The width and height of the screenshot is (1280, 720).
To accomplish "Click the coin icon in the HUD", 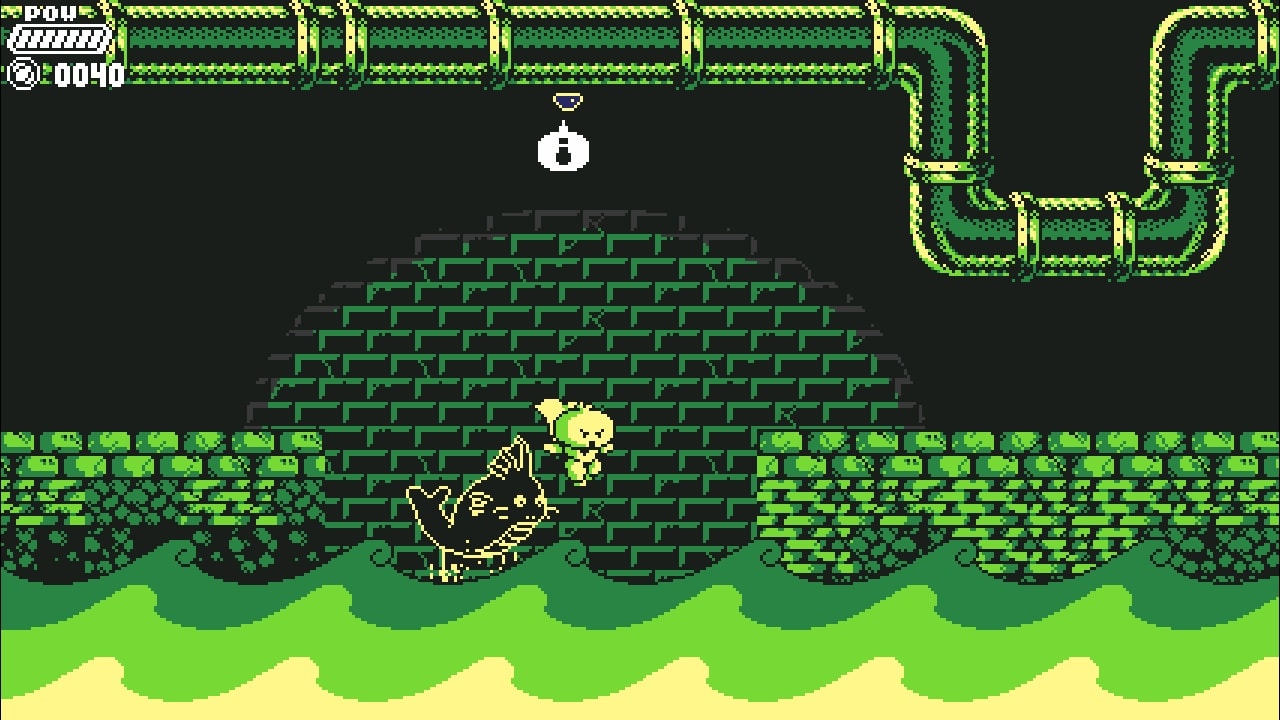I will click(x=22, y=73).
